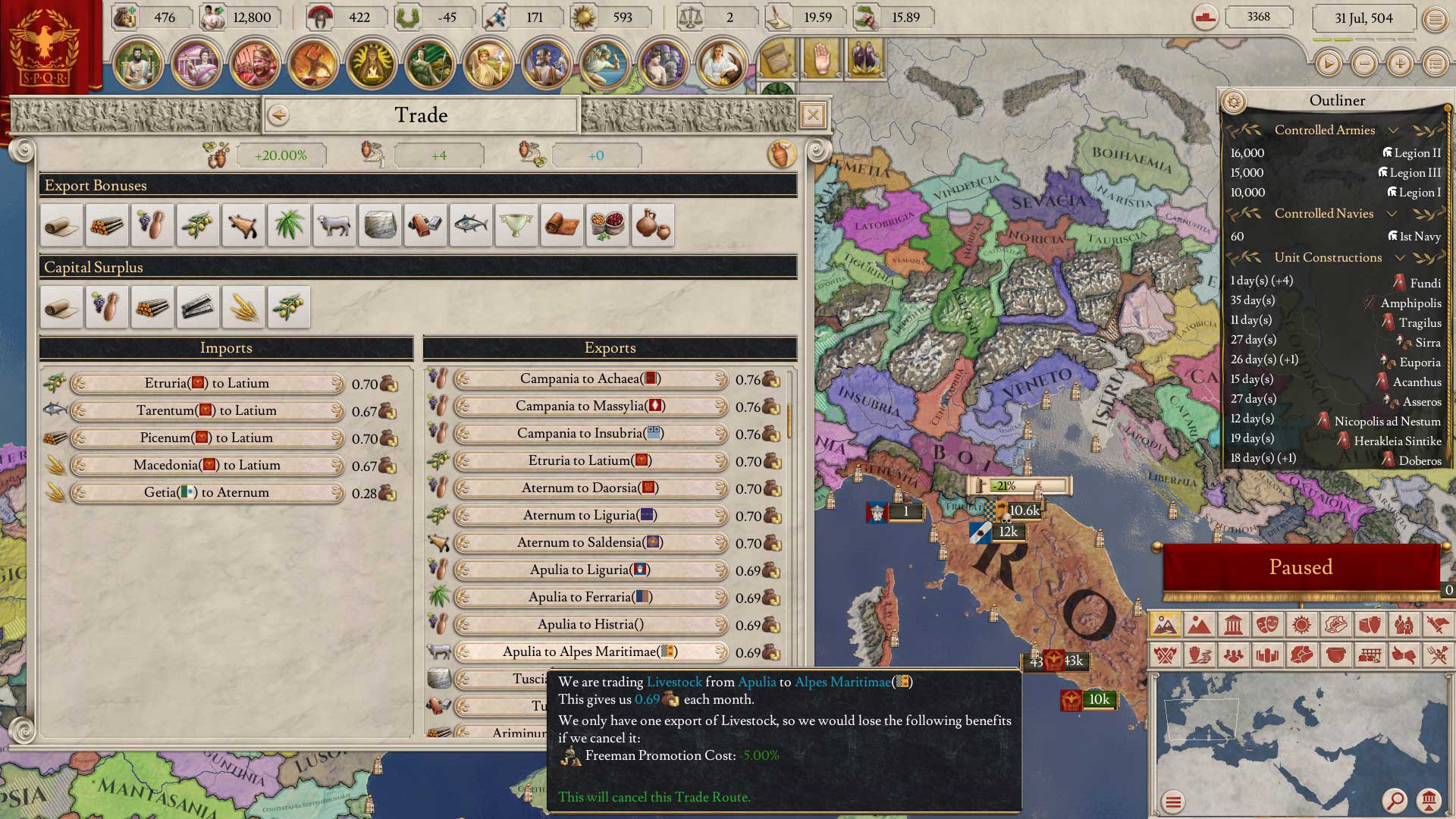Click the minimap magnifying glass search button
Viewport: 1456px width, 819px height.
(1394, 800)
